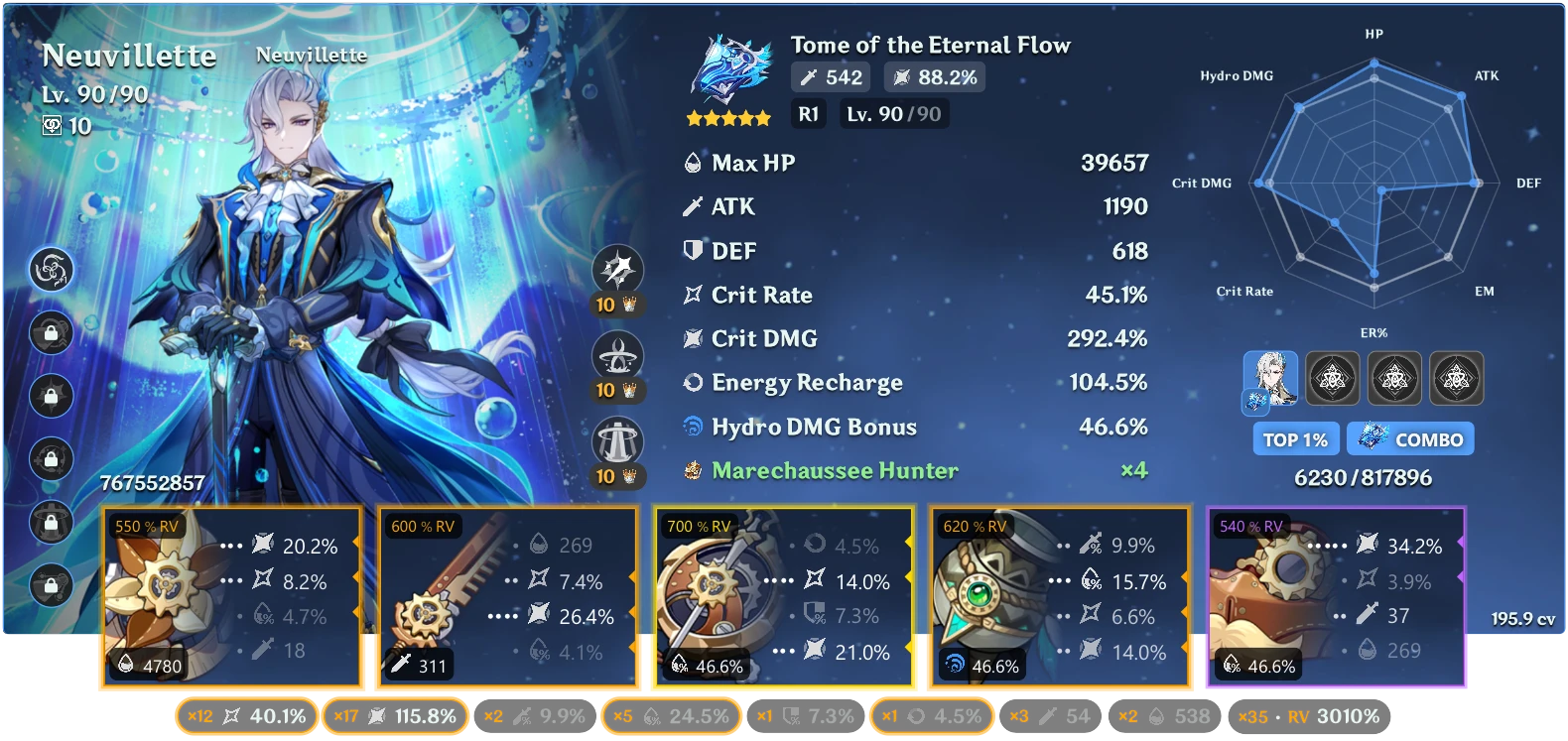Expand the goblet artifact showing 46.6% Hydro
Viewport: 1568px width, 741px height.
pyautogui.click(x=1057, y=595)
